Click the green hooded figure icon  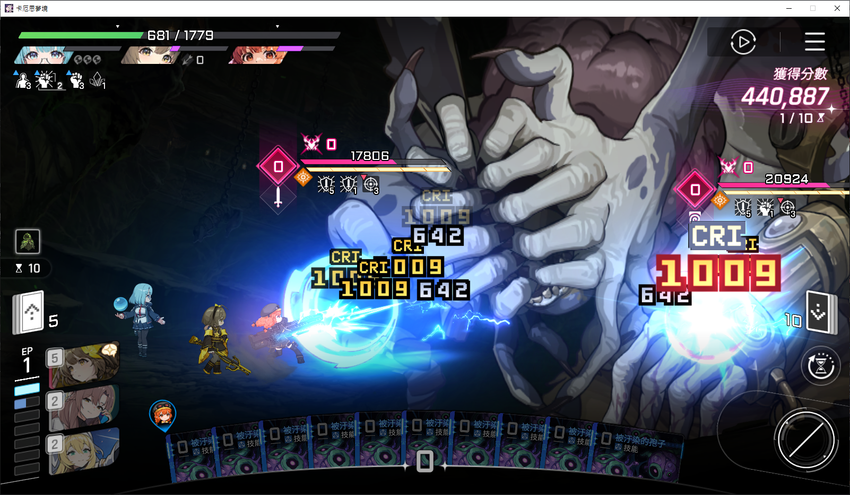pos(28,241)
